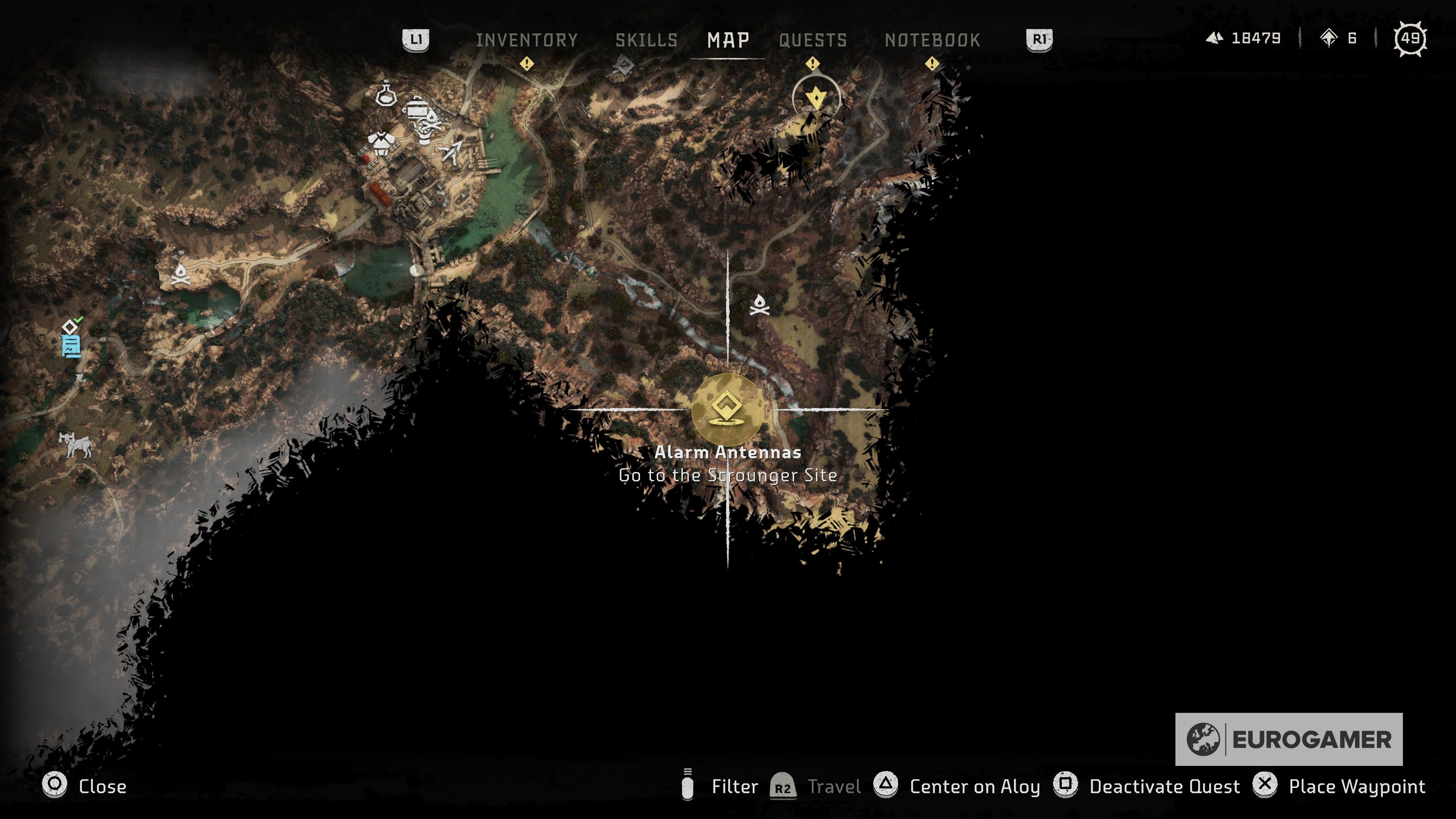This screenshot has width=1456, height=819.
Task: Select the cooking pot merchant icon
Action: 417,109
